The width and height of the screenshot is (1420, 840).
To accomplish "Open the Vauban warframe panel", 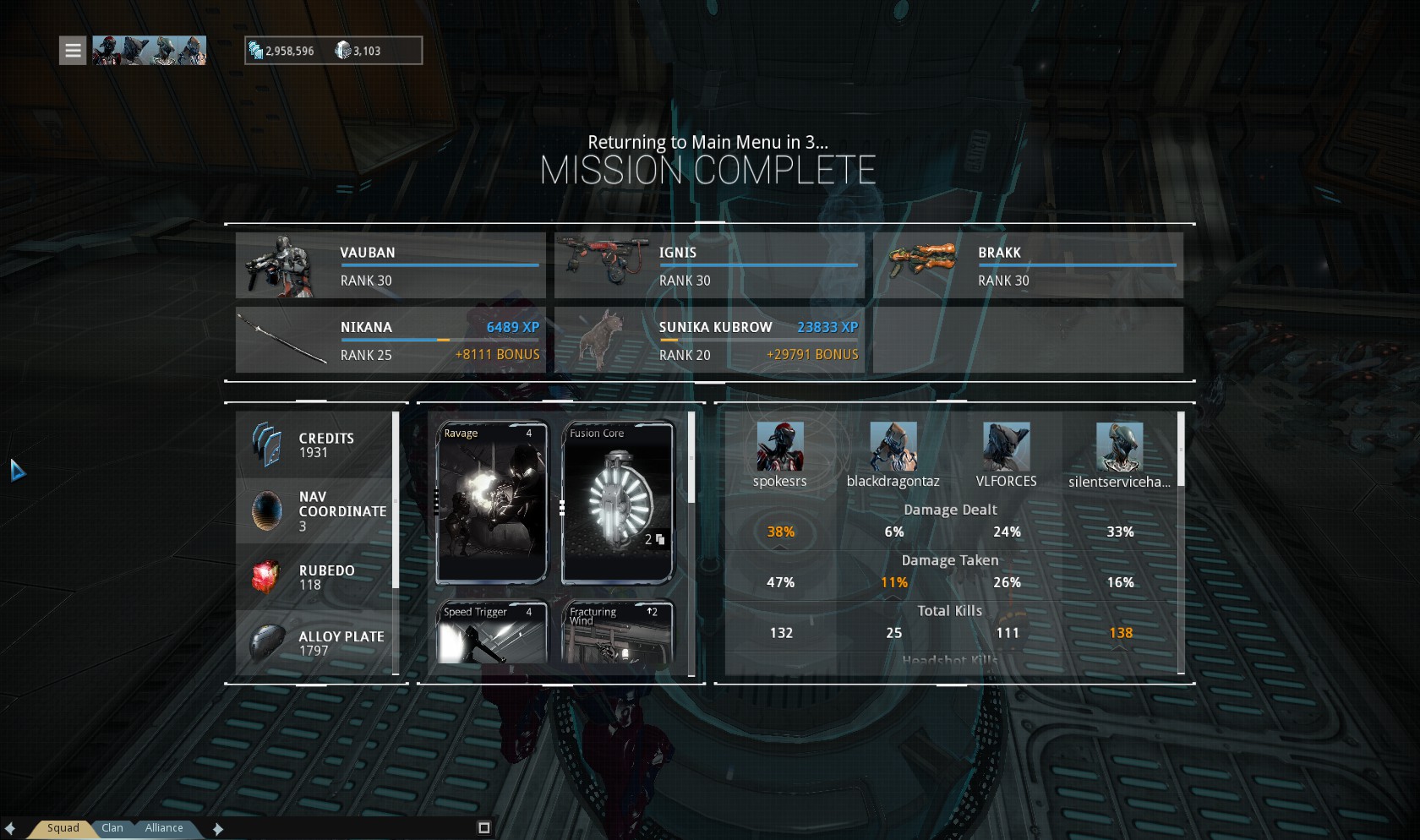I will click(390, 265).
